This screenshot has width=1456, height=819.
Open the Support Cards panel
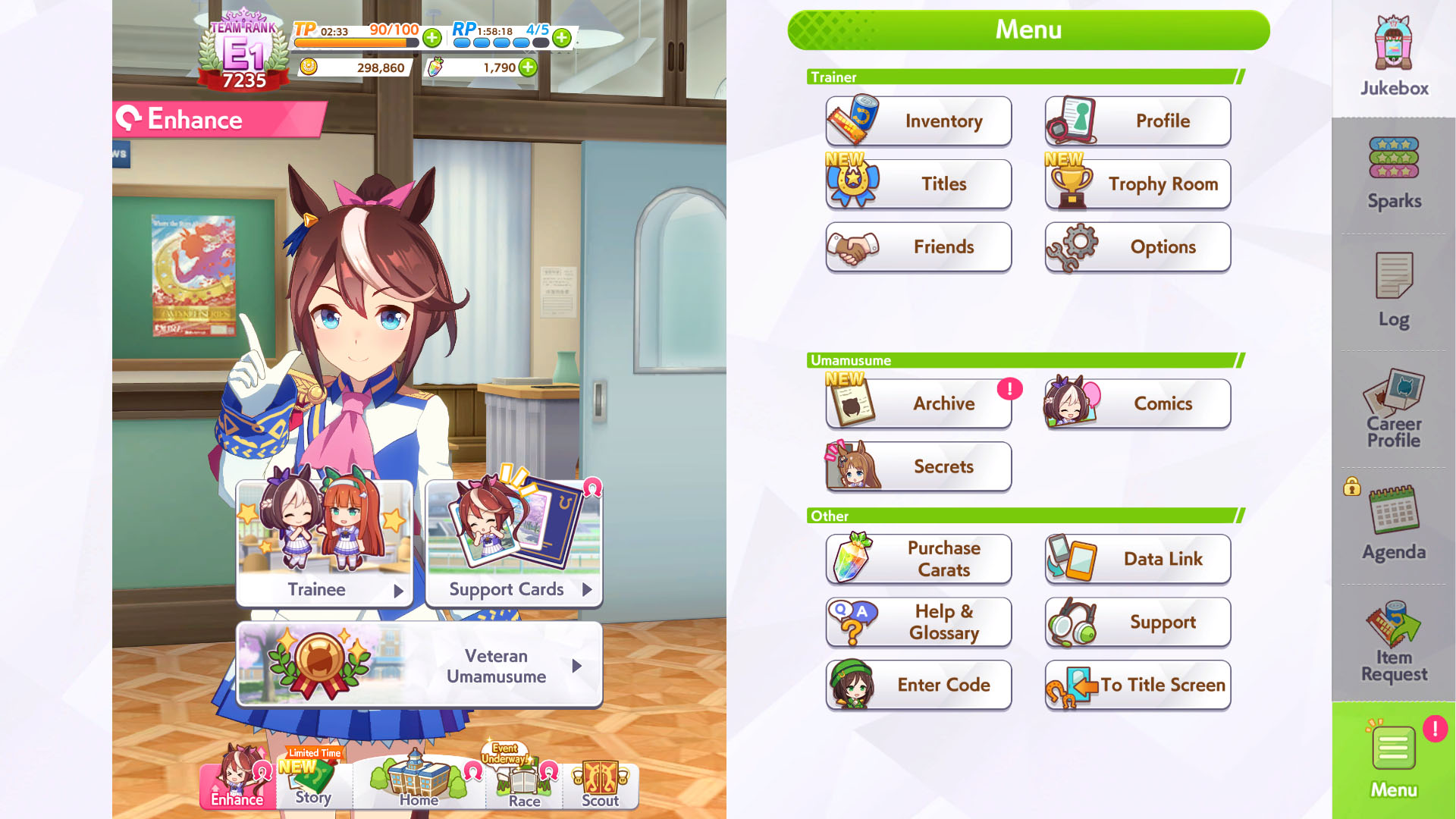(x=514, y=542)
